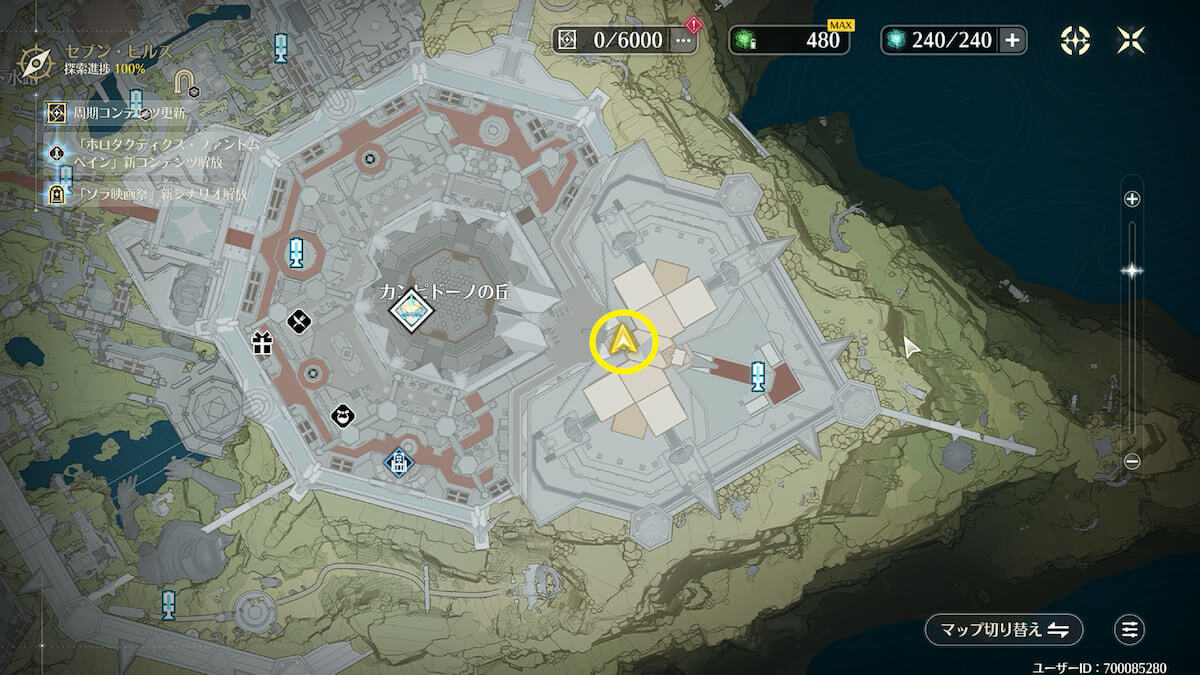Click the blue building marker below the city

(x=399, y=461)
